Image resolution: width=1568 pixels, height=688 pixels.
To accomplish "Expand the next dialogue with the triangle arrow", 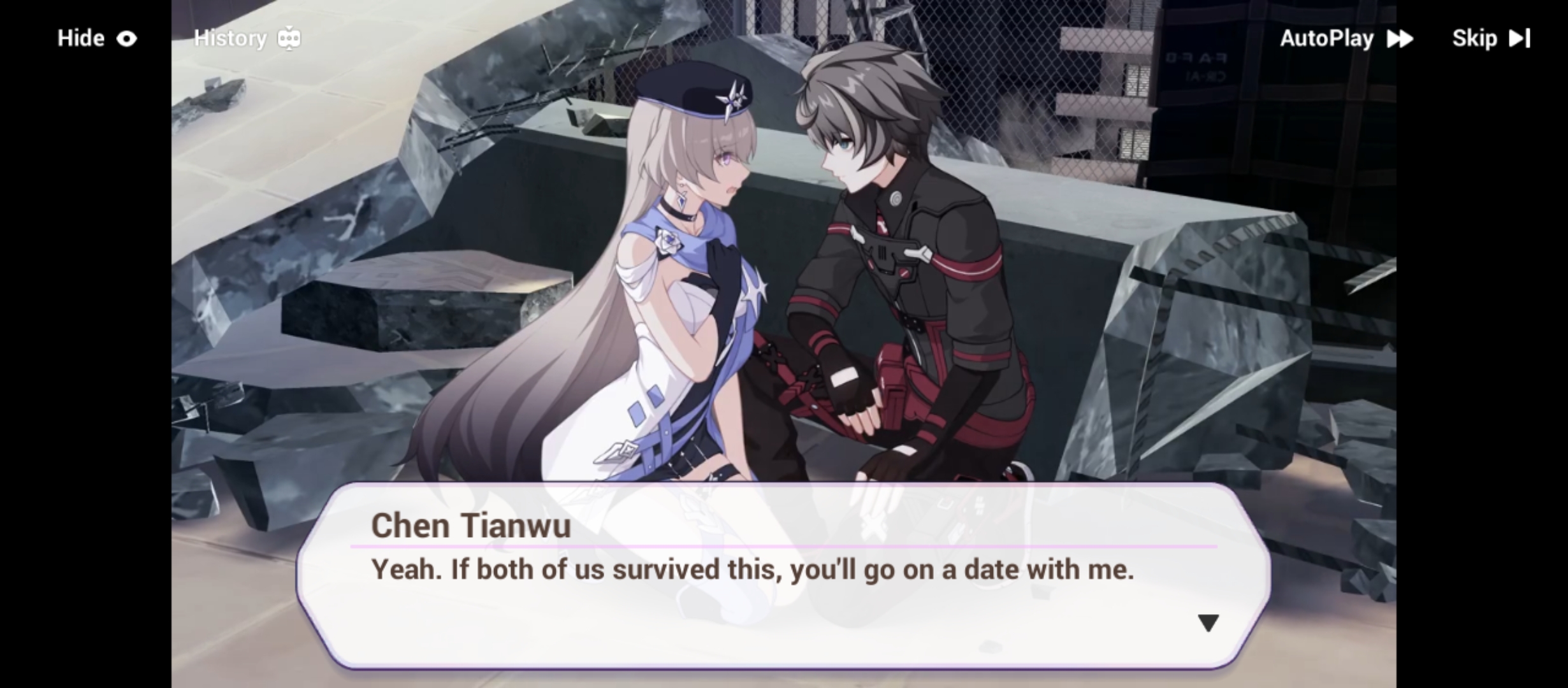I will point(1209,622).
